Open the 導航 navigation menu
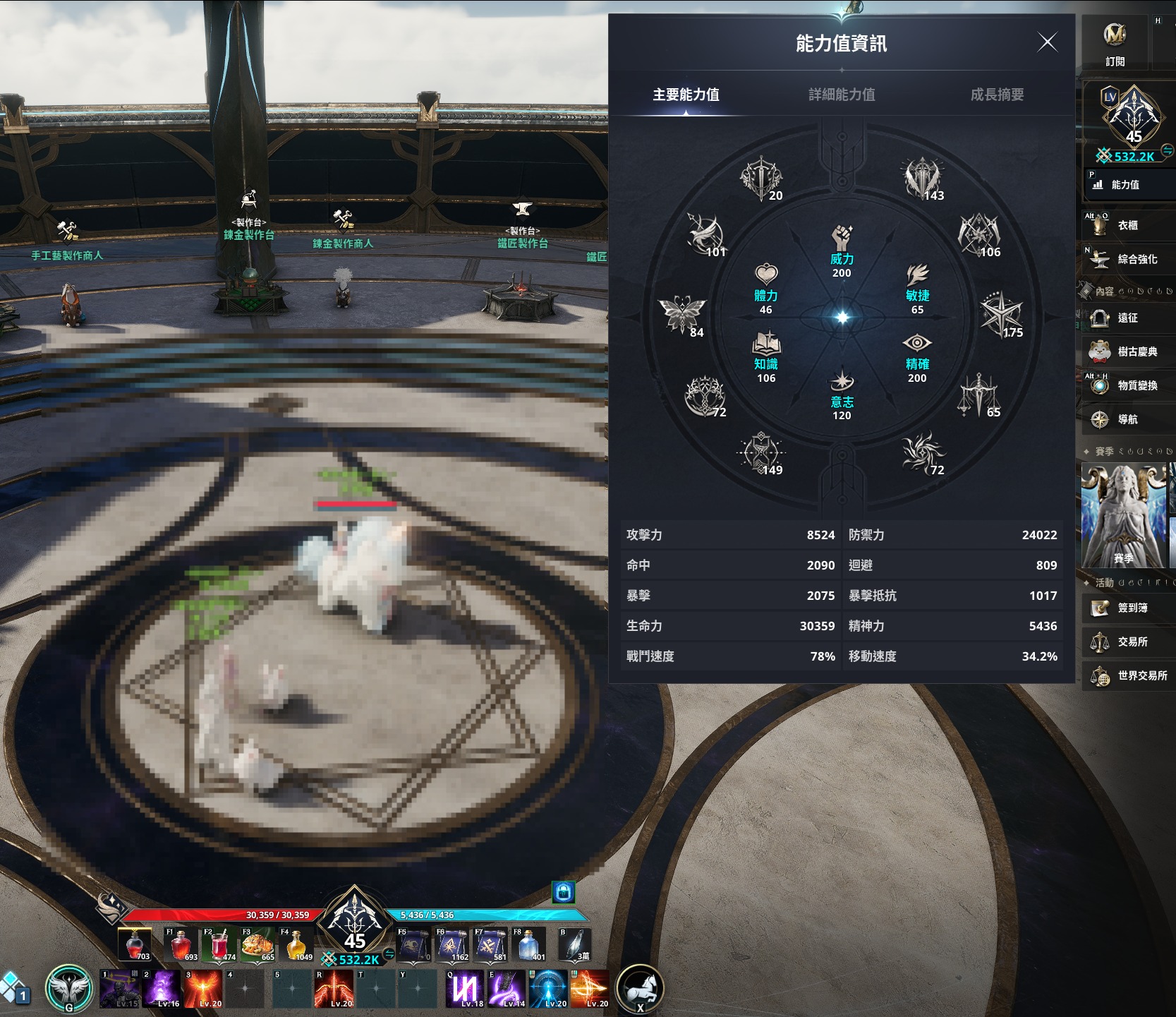 pyautogui.click(x=1127, y=419)
